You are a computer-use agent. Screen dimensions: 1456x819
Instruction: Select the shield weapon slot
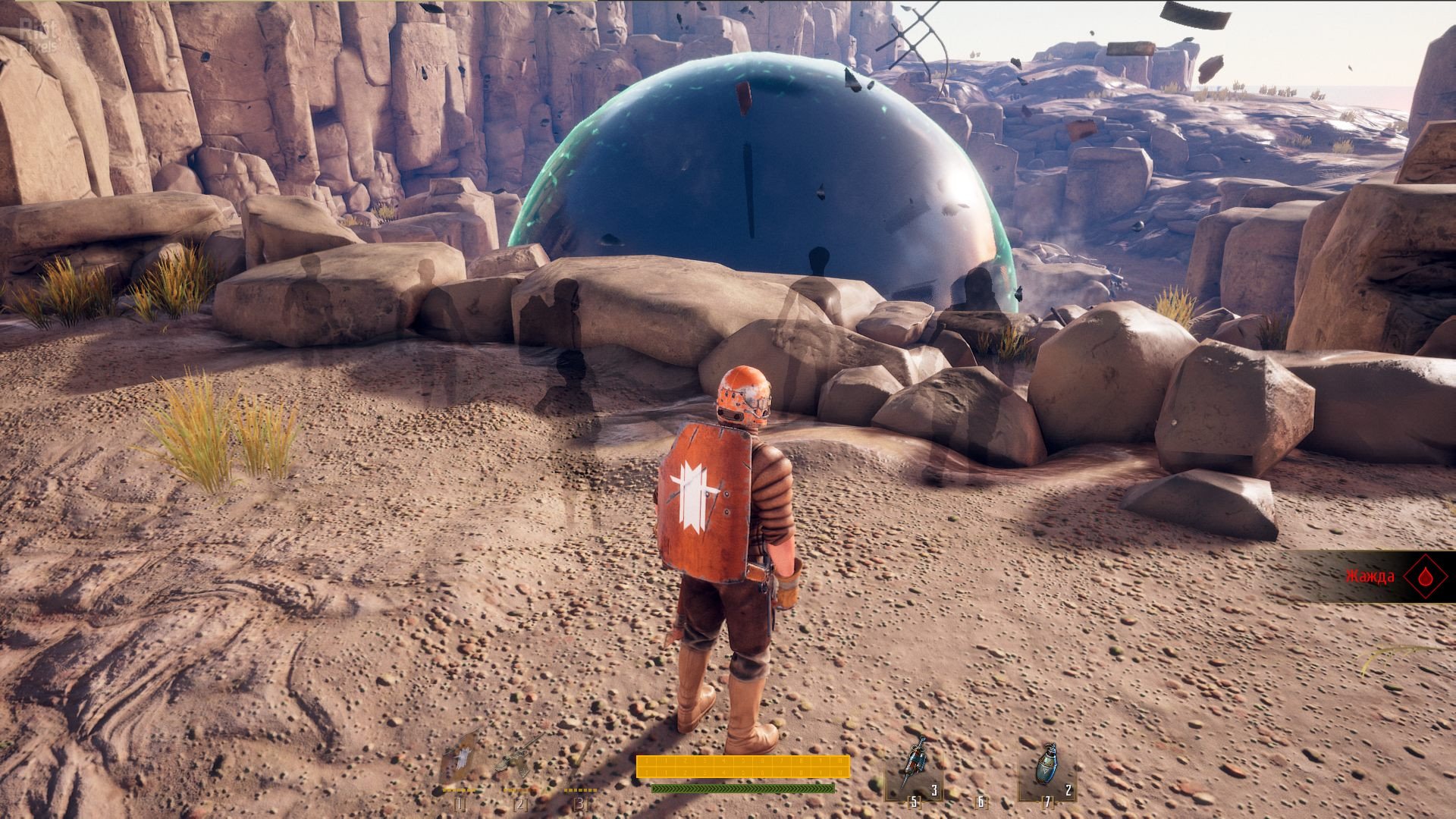(460, 755)
